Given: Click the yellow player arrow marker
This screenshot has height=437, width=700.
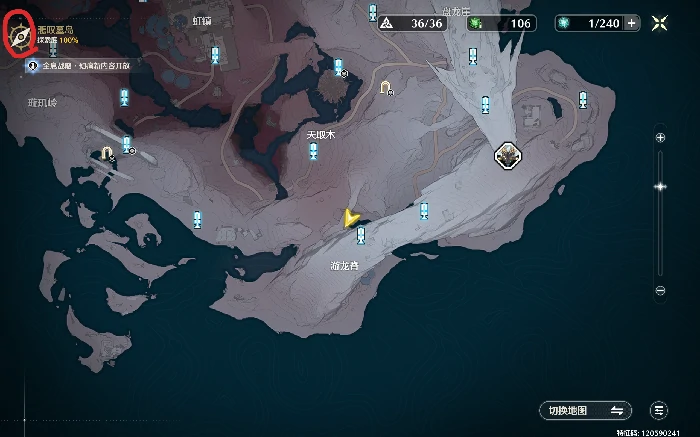Looking at the screenshot, I should (350, 218).
